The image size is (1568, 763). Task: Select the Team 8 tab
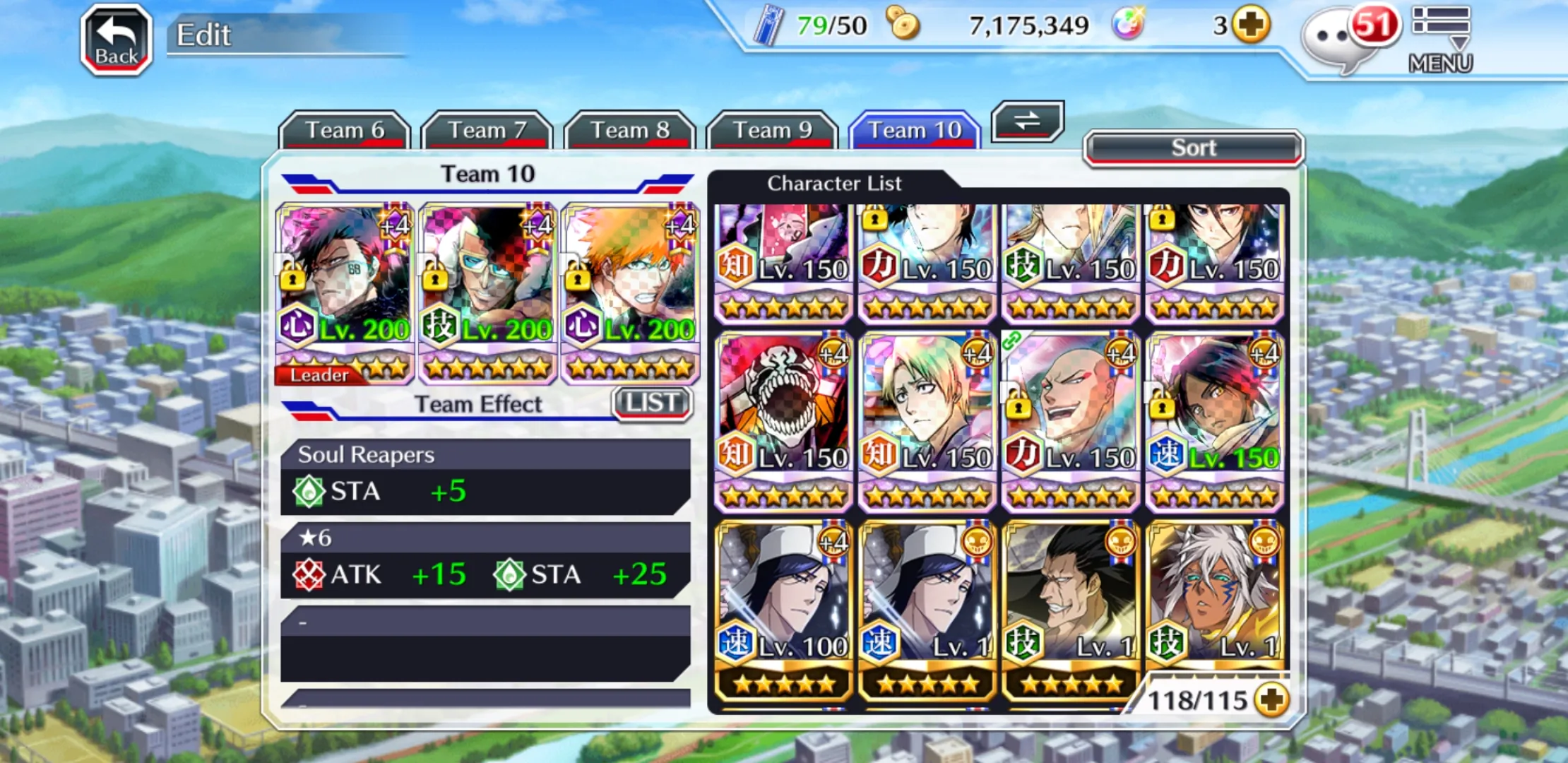click(629, 131)
